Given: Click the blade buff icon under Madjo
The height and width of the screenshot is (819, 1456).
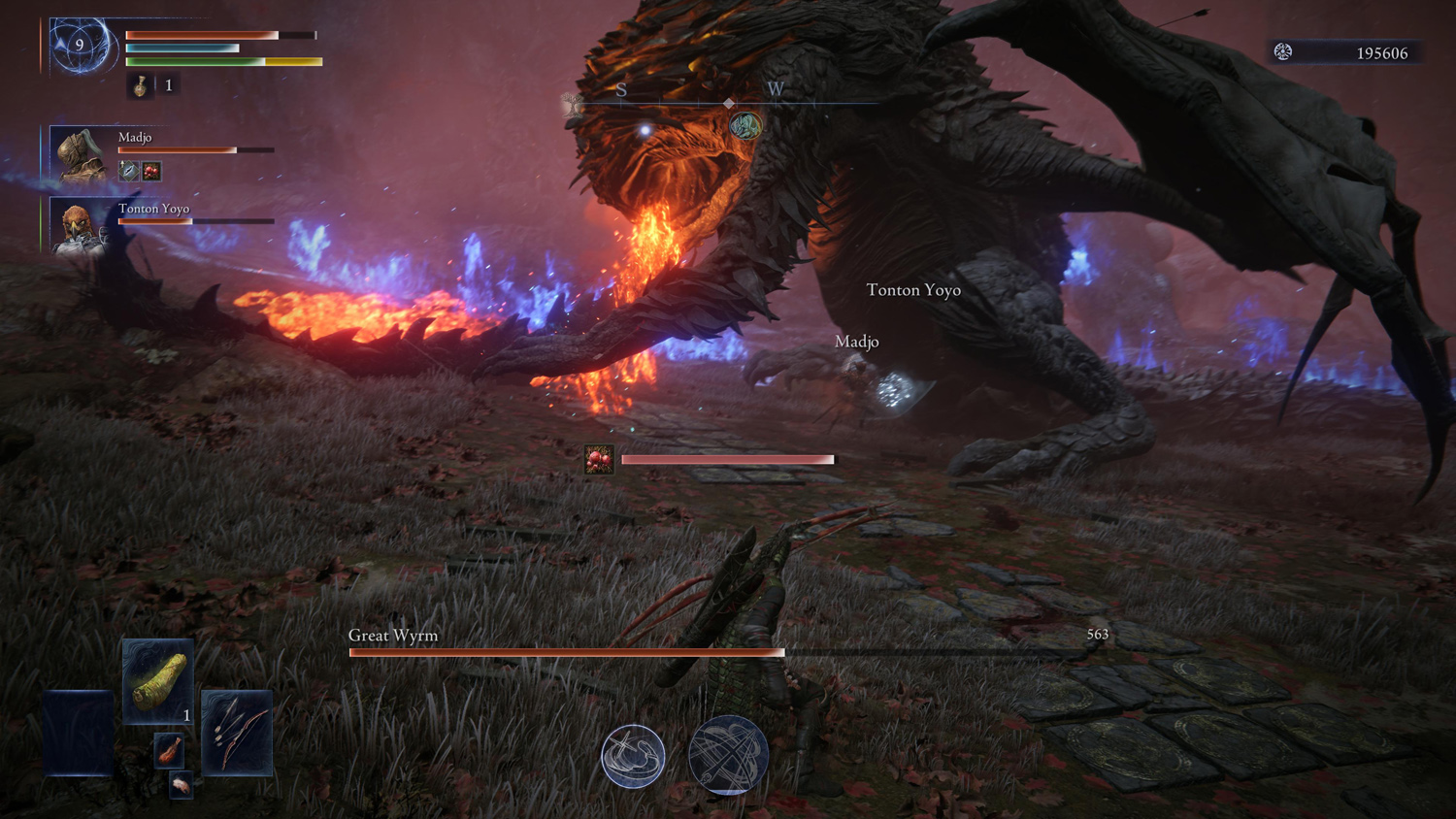Looking at the screenshot, I should click(128, 172).
